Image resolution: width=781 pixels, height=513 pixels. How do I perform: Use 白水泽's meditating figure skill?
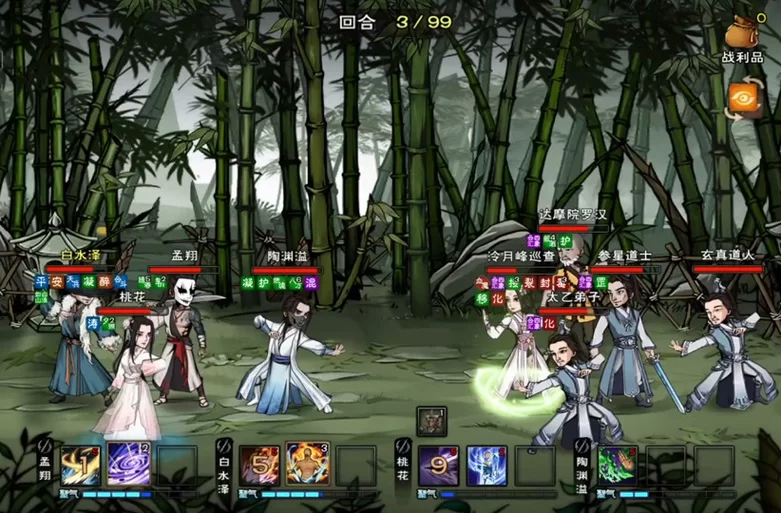(307, 465)
